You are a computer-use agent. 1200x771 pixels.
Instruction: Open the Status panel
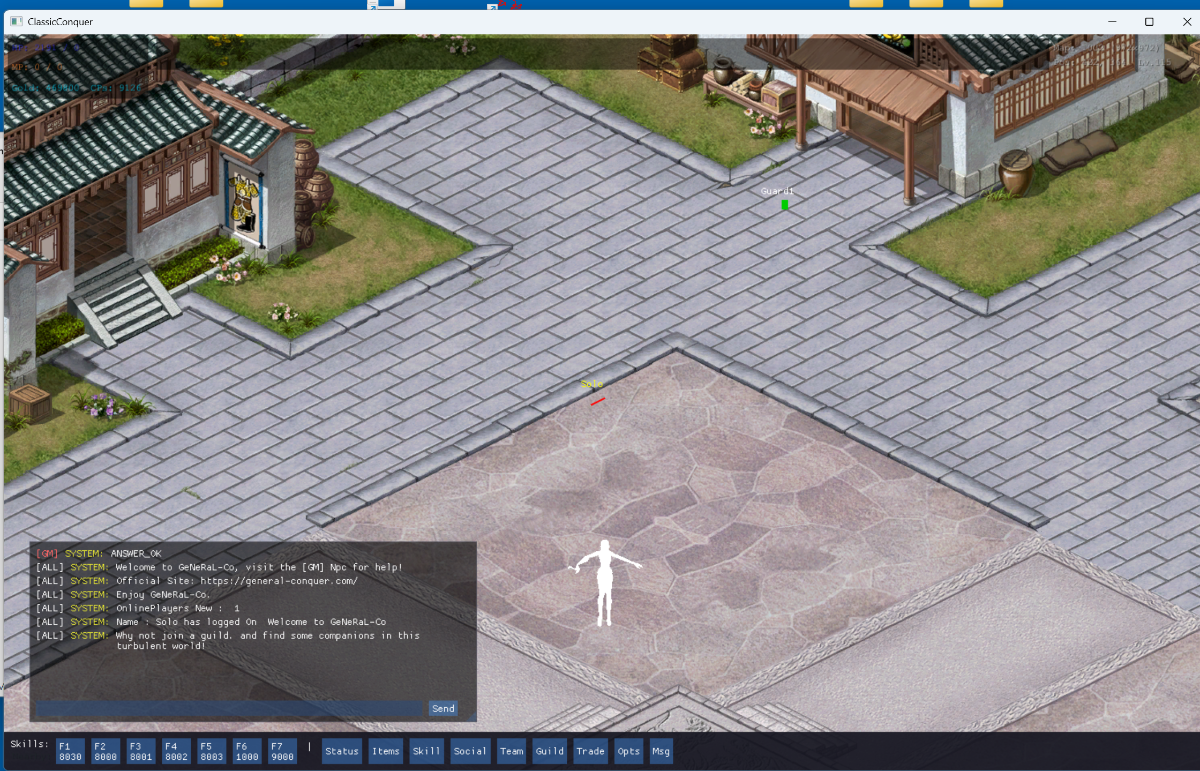pos(341,751)
